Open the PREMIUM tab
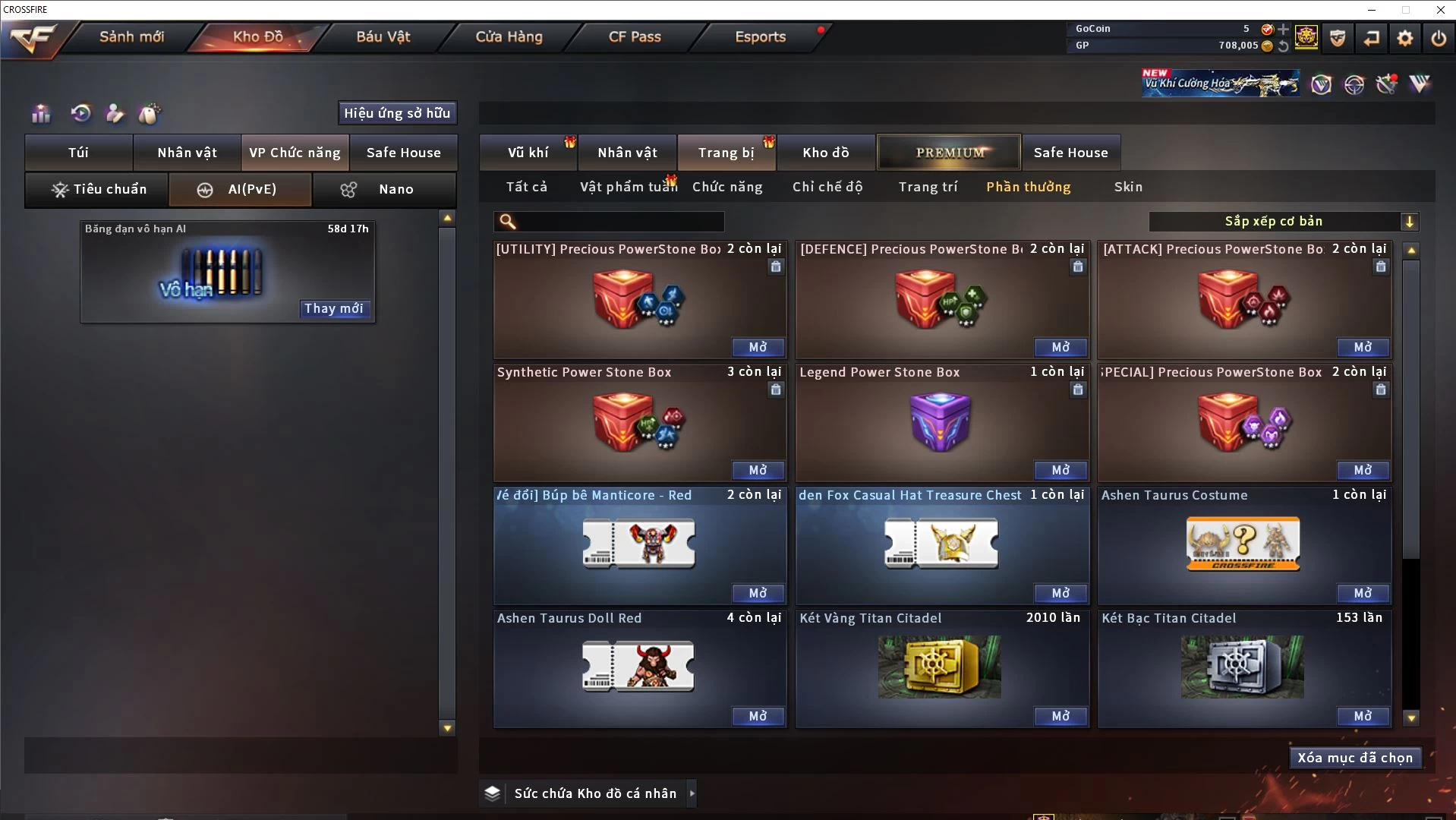 [949, 153]
